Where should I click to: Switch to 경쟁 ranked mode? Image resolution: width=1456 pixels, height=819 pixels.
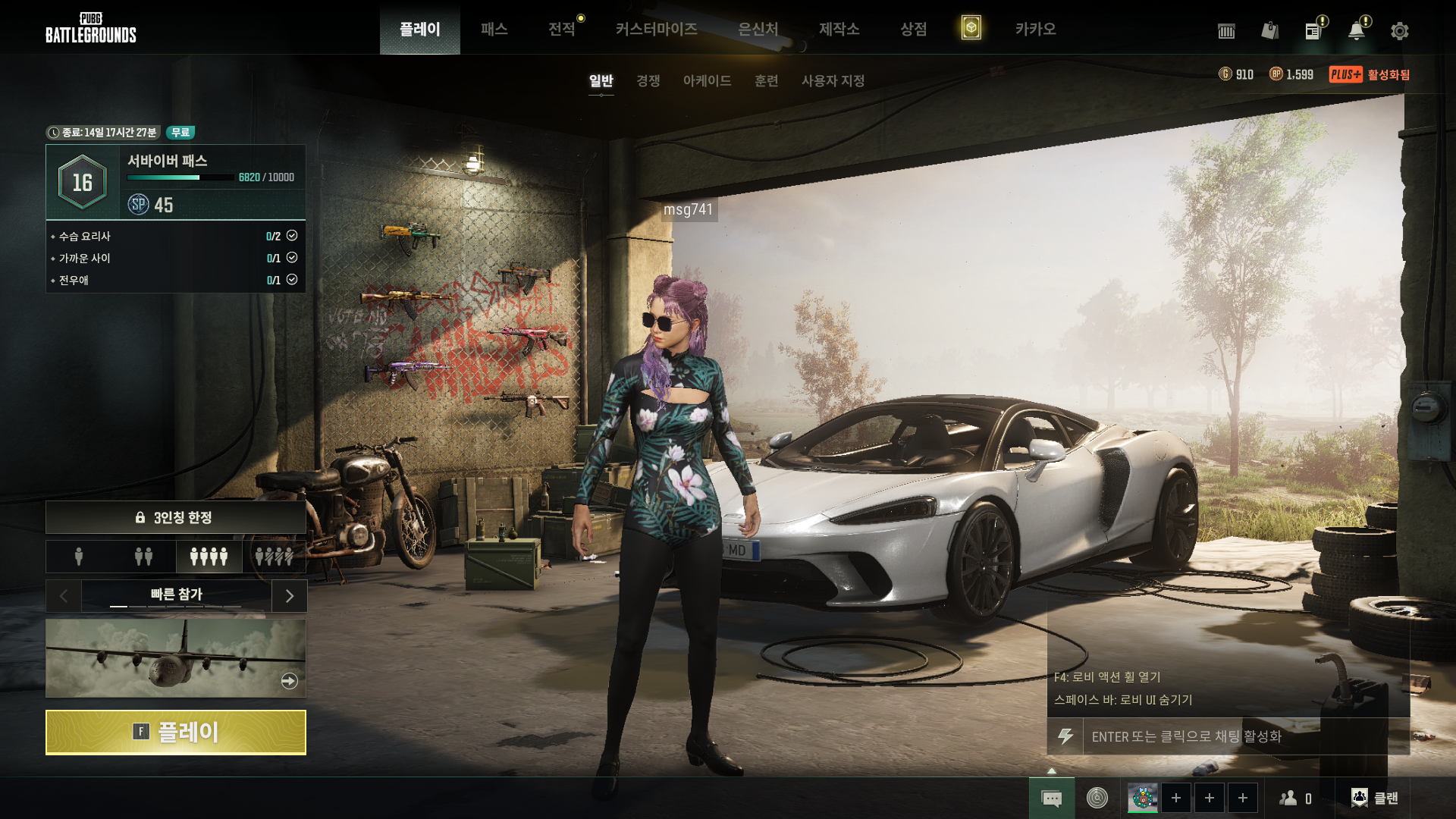pyautogui.click(x=648, y=80)
